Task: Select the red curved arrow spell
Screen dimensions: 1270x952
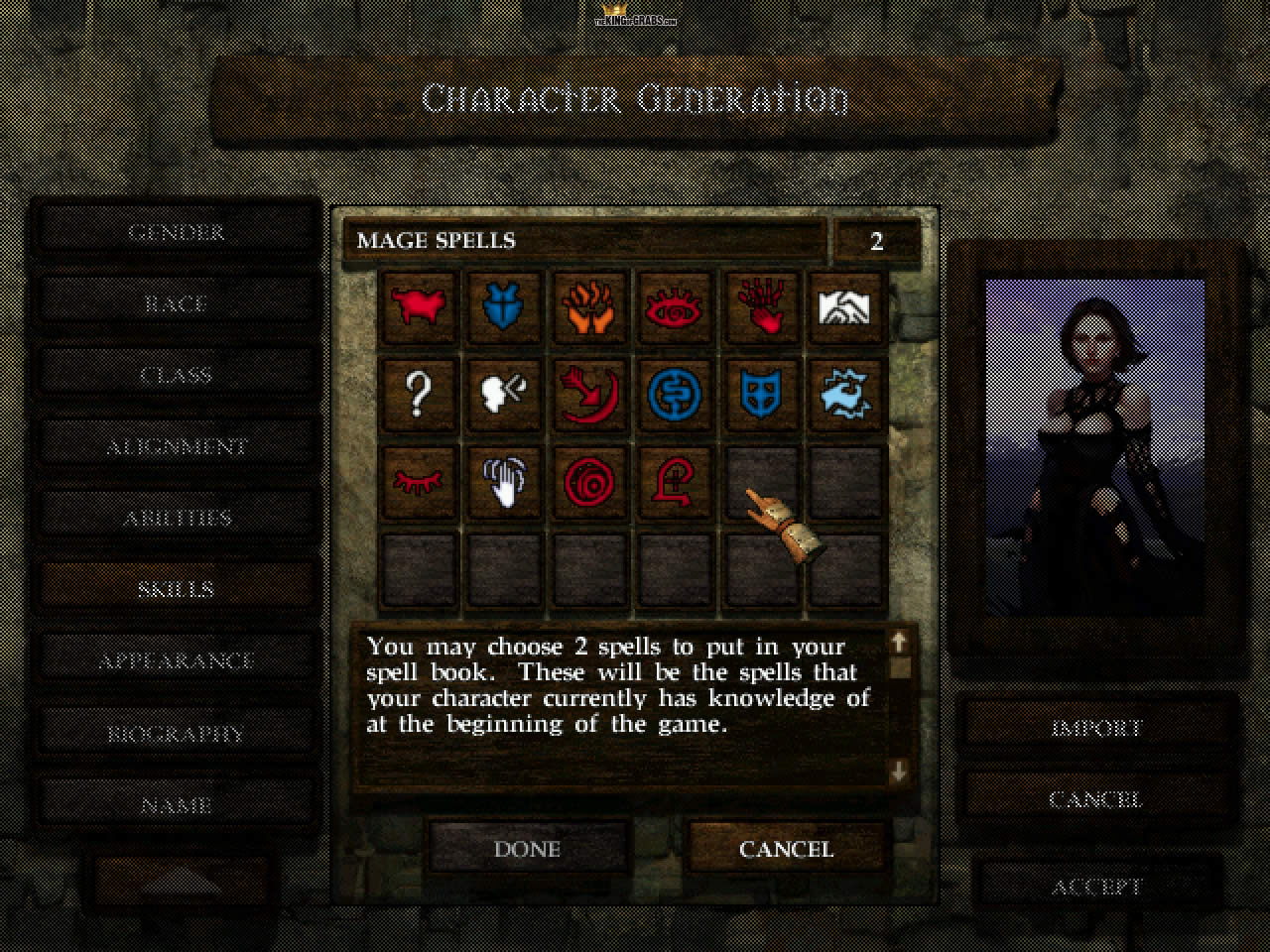Action: click(x=590, y=394)
